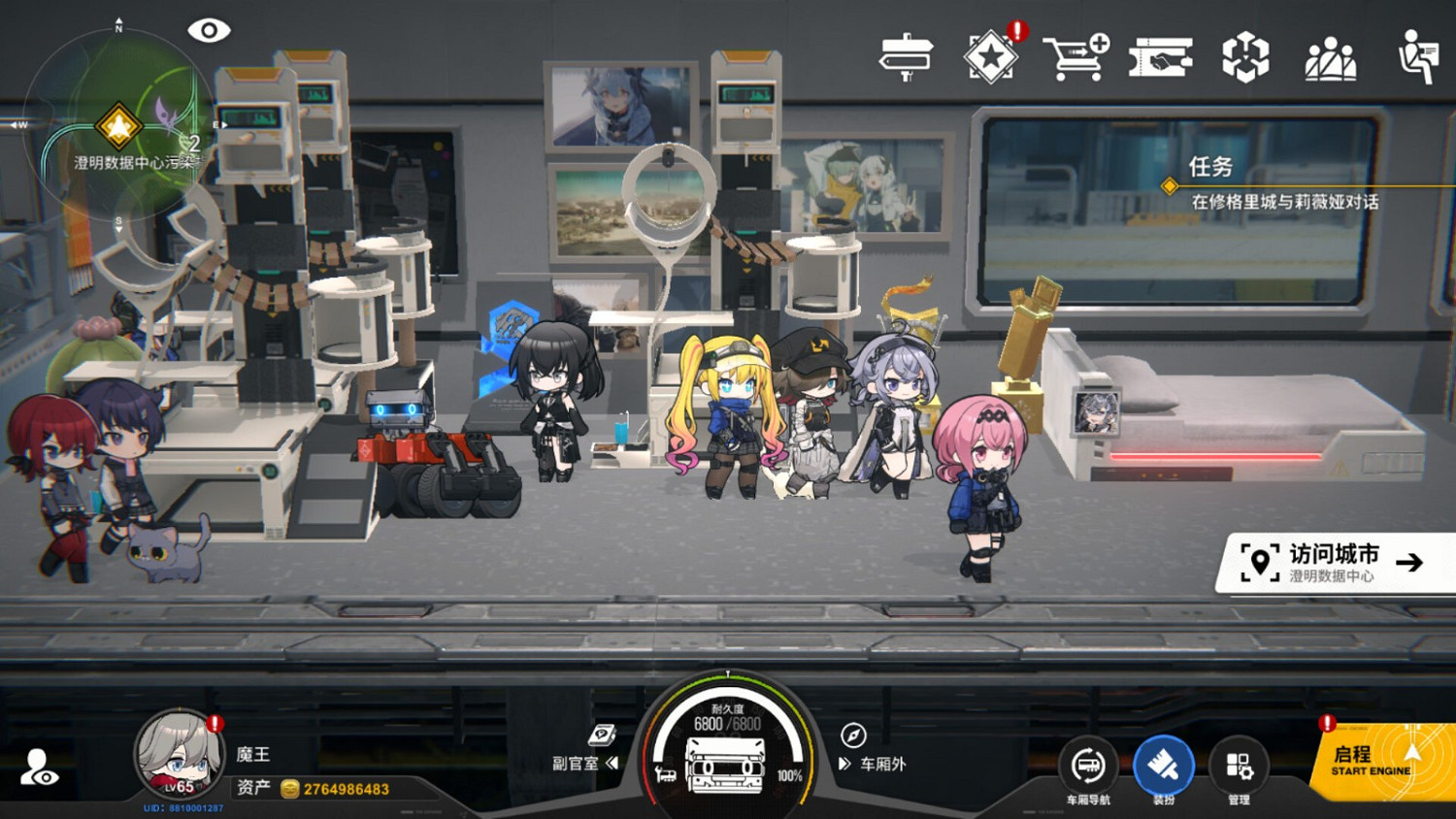Expand the 访问城市 panel arrow
The image size is (1456, 819).
[1410, 563]
